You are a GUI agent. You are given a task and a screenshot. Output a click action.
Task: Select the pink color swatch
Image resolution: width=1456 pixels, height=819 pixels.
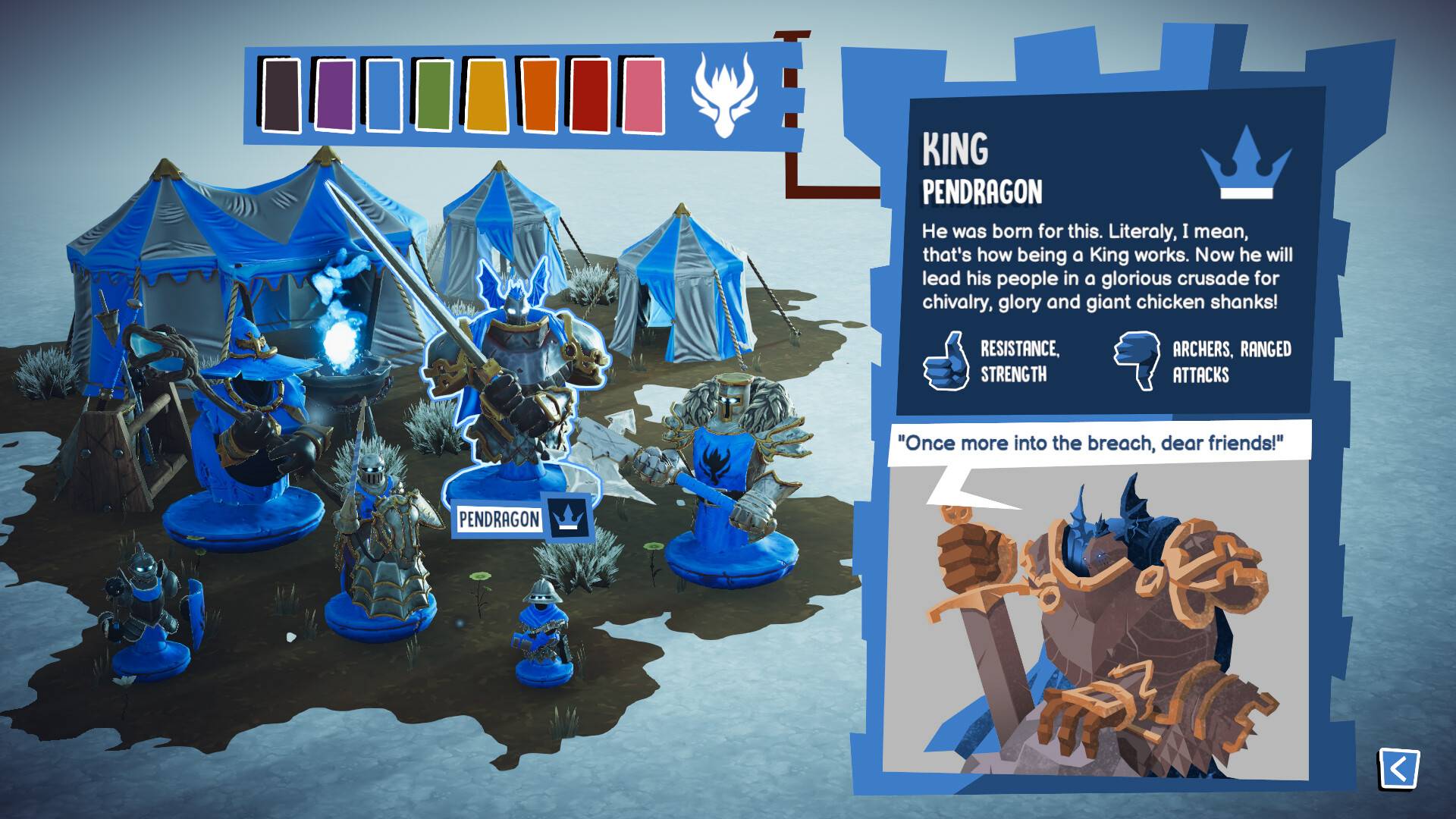(644, 96)
